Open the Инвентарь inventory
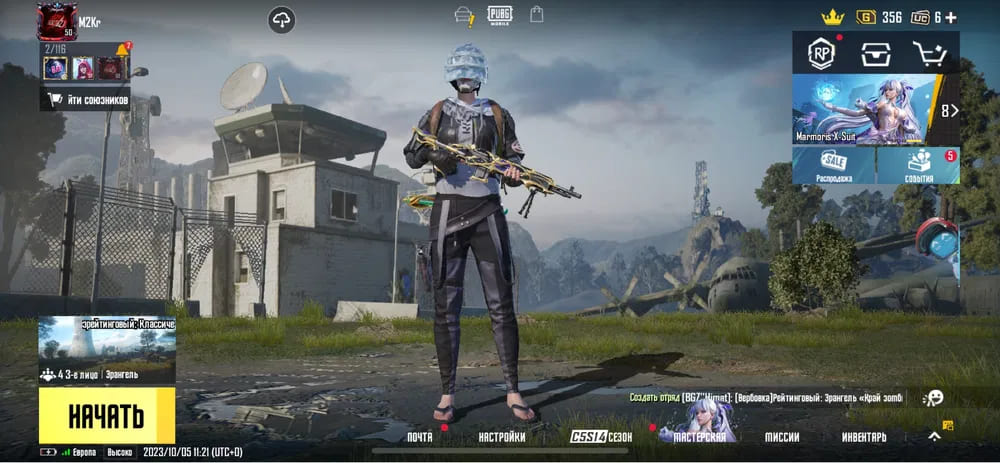Viewport: 1000px width, 463px height. (863, 437)
